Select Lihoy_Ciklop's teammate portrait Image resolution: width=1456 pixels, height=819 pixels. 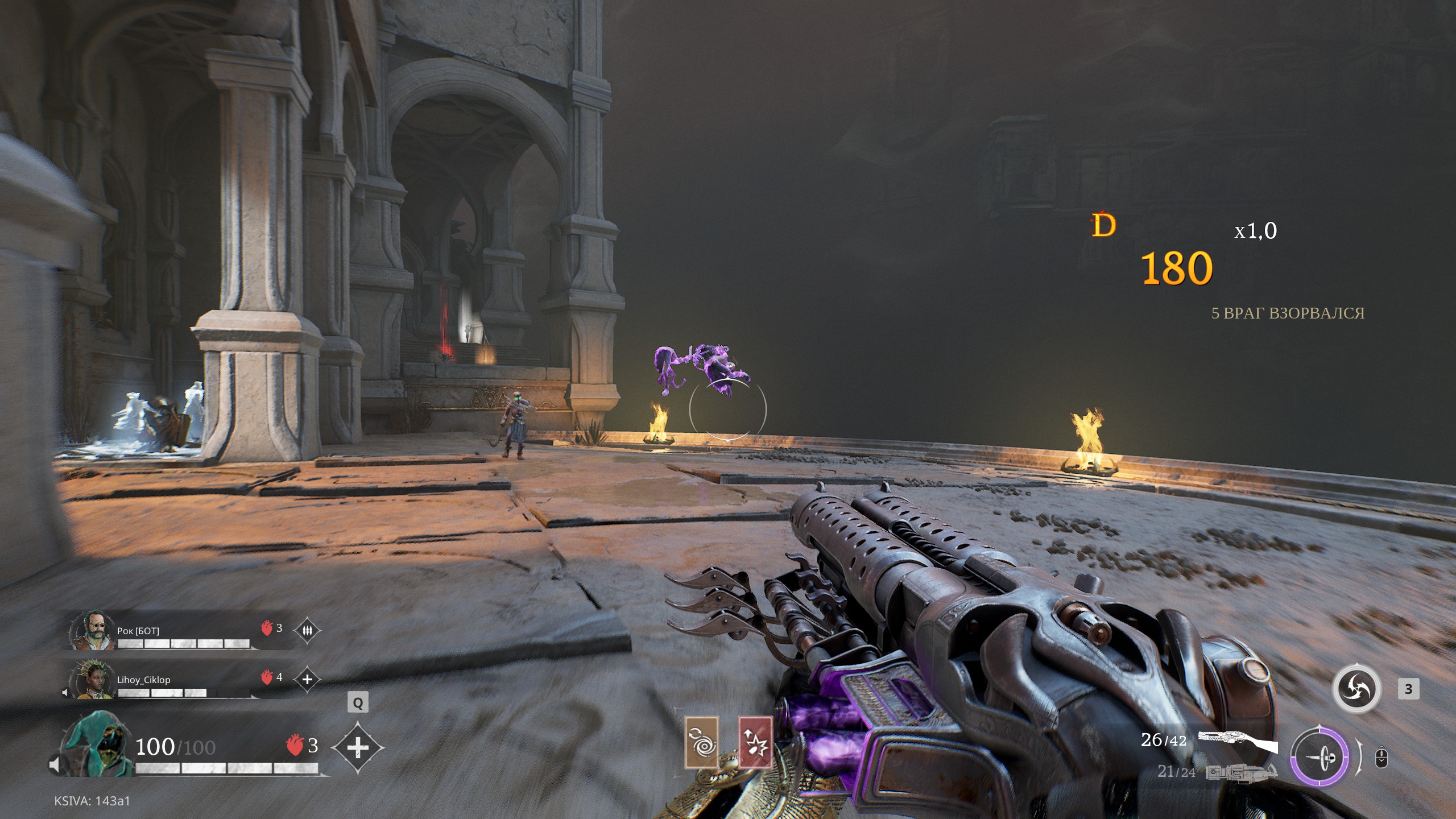pyautogui.click(x=93, y=679)
